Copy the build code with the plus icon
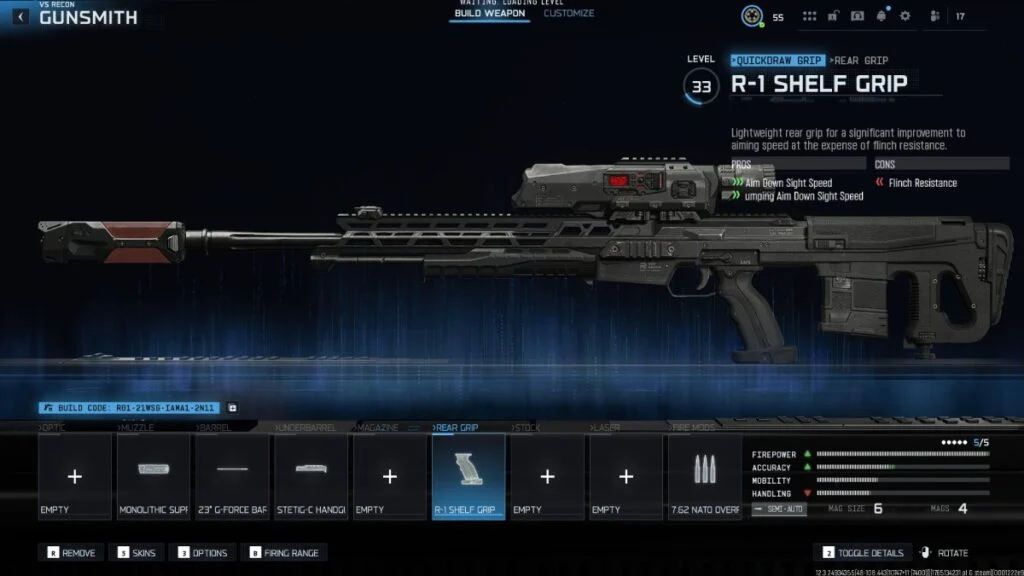 point(232,408)
